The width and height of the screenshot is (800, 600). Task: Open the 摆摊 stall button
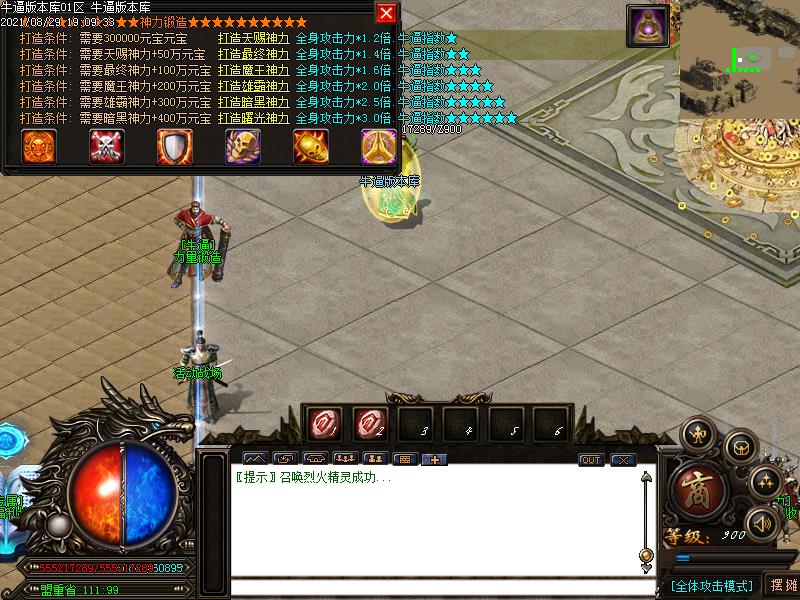coord(782,585)
